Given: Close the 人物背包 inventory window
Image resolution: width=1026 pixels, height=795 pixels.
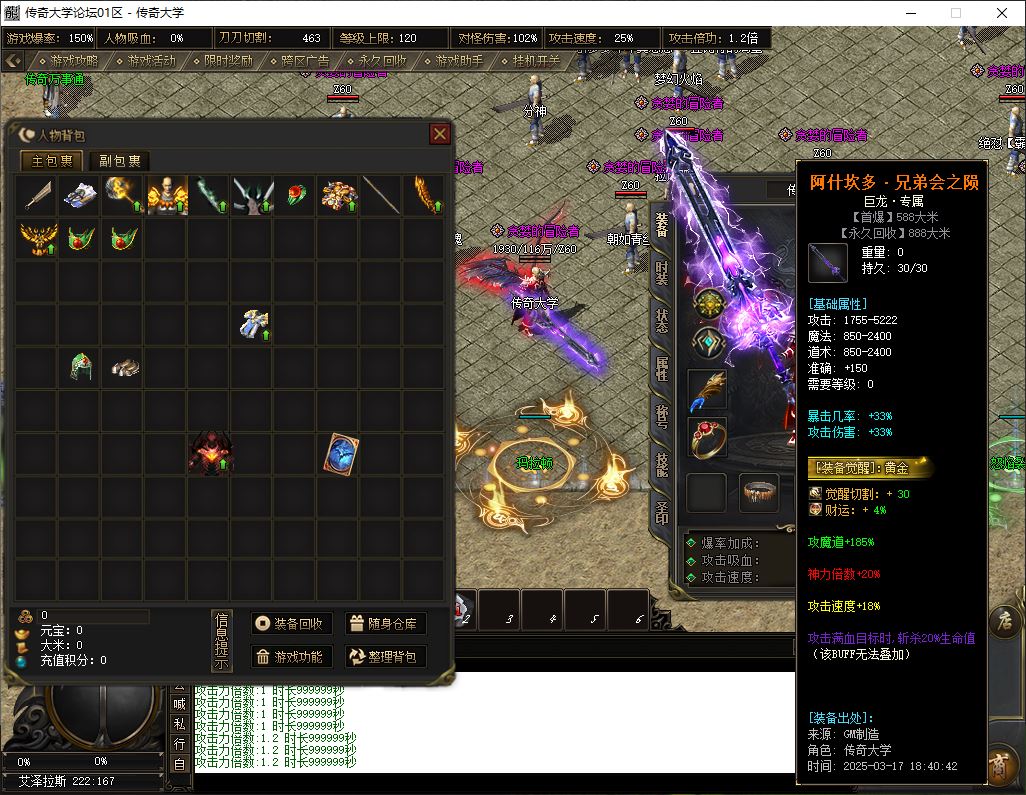Looking at the screenshot, I should (439, 134).
